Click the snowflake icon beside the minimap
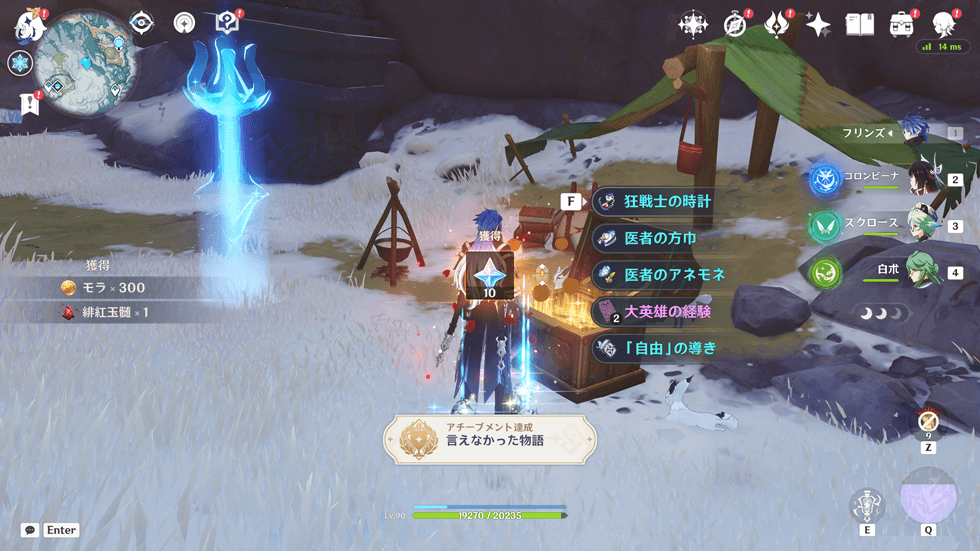Viewport: 980px width, 551px height. coord(20,64)
